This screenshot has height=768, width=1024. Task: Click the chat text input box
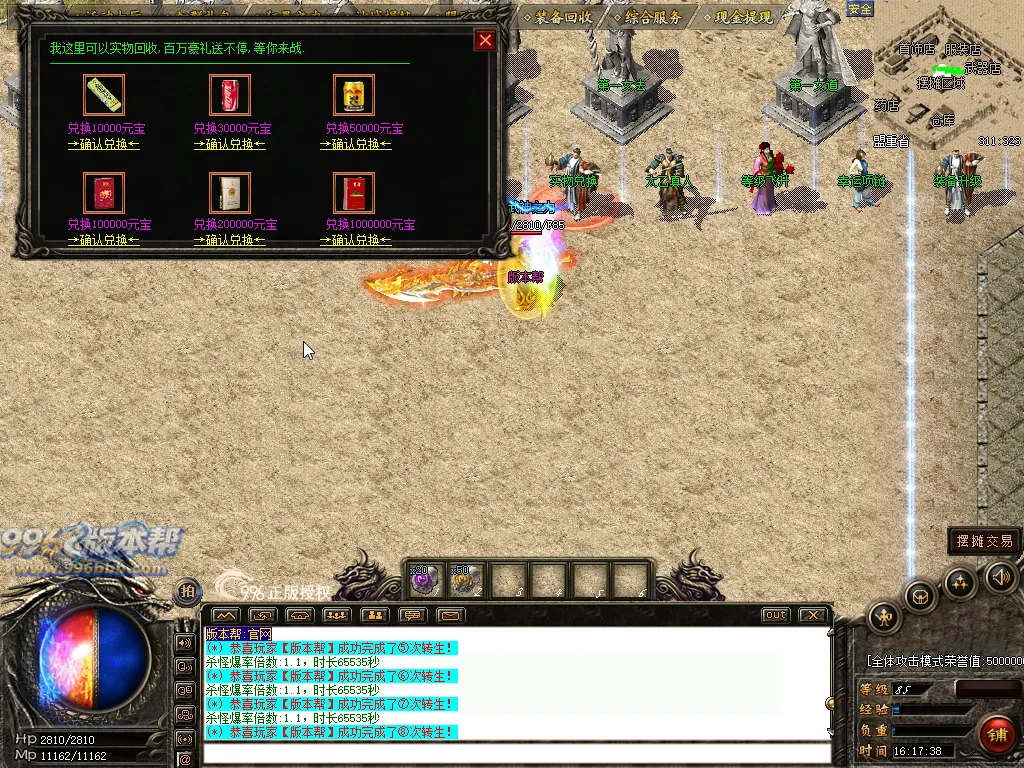pyautogui.click(x=515, y=753)
